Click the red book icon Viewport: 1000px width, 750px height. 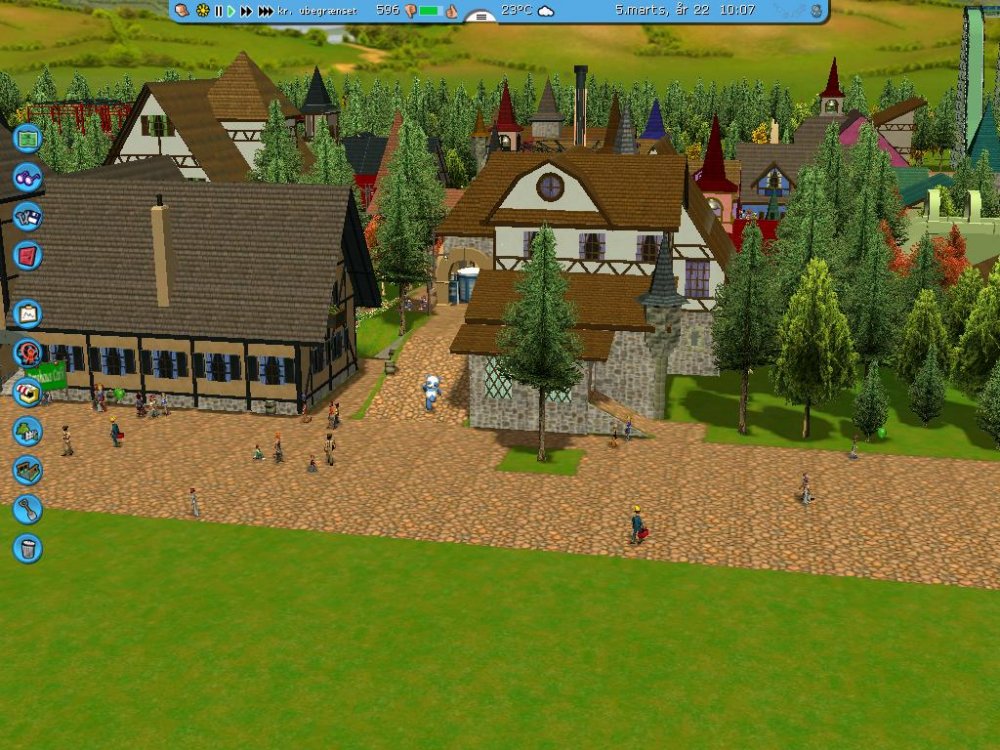27,255
